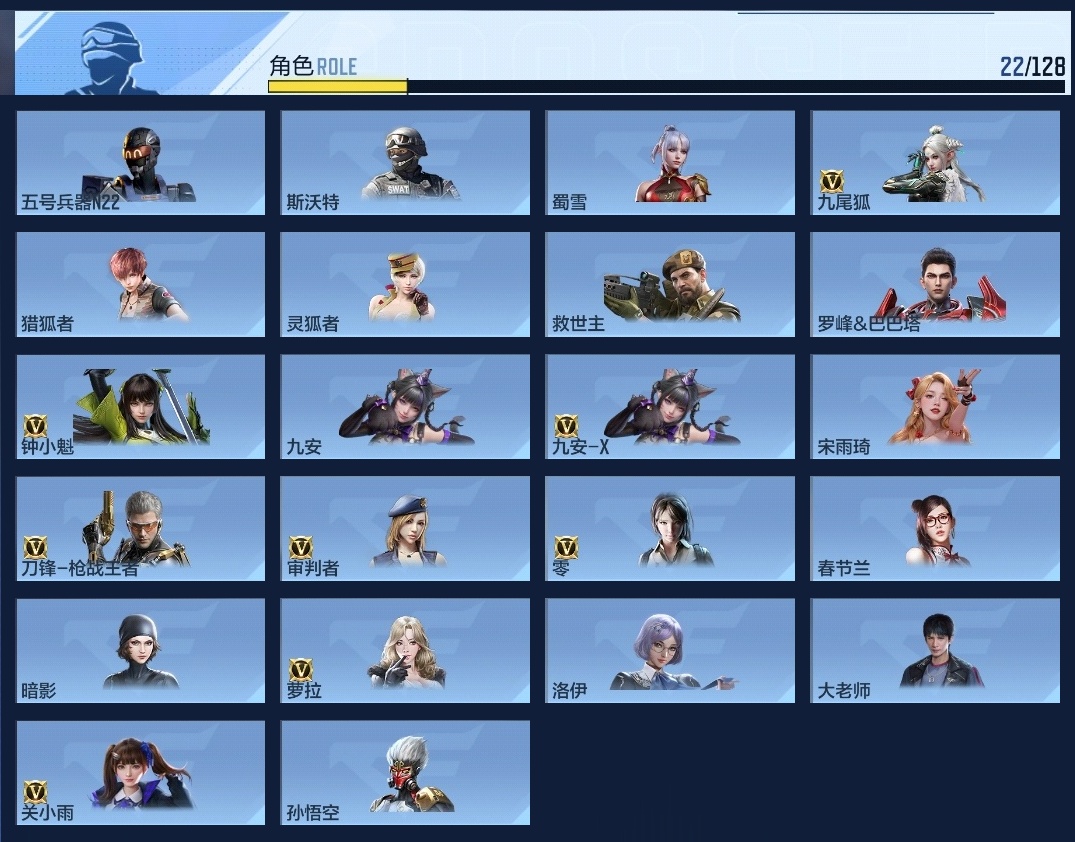Select the 洛伊 character tile
This screenshot has width=1075, height=842.
[670, 650]
